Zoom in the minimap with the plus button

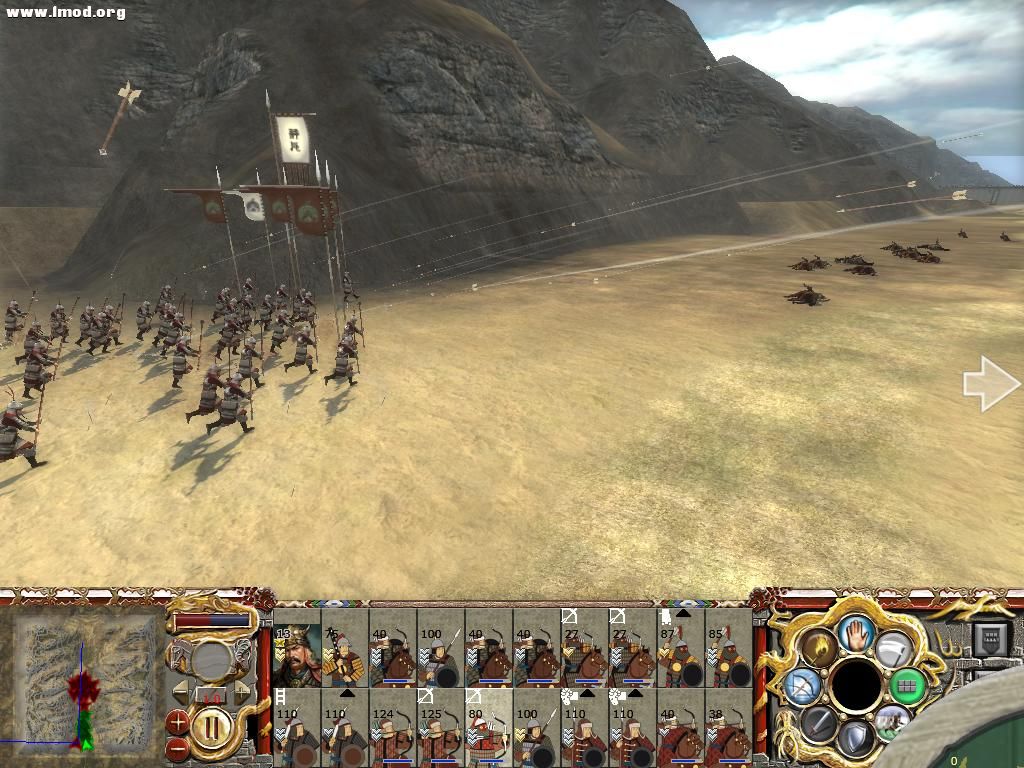178,721
